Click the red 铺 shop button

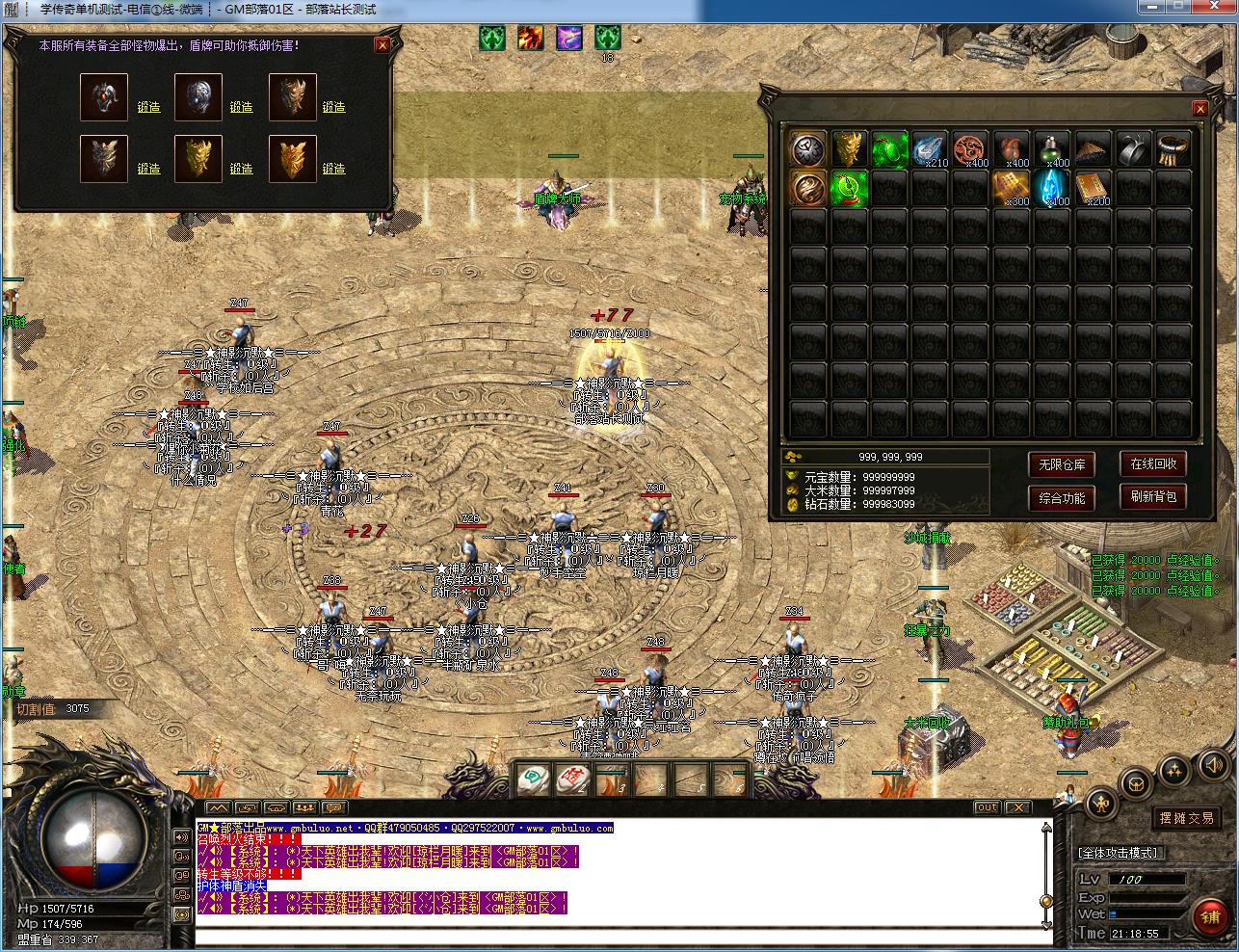[1209, 916]
